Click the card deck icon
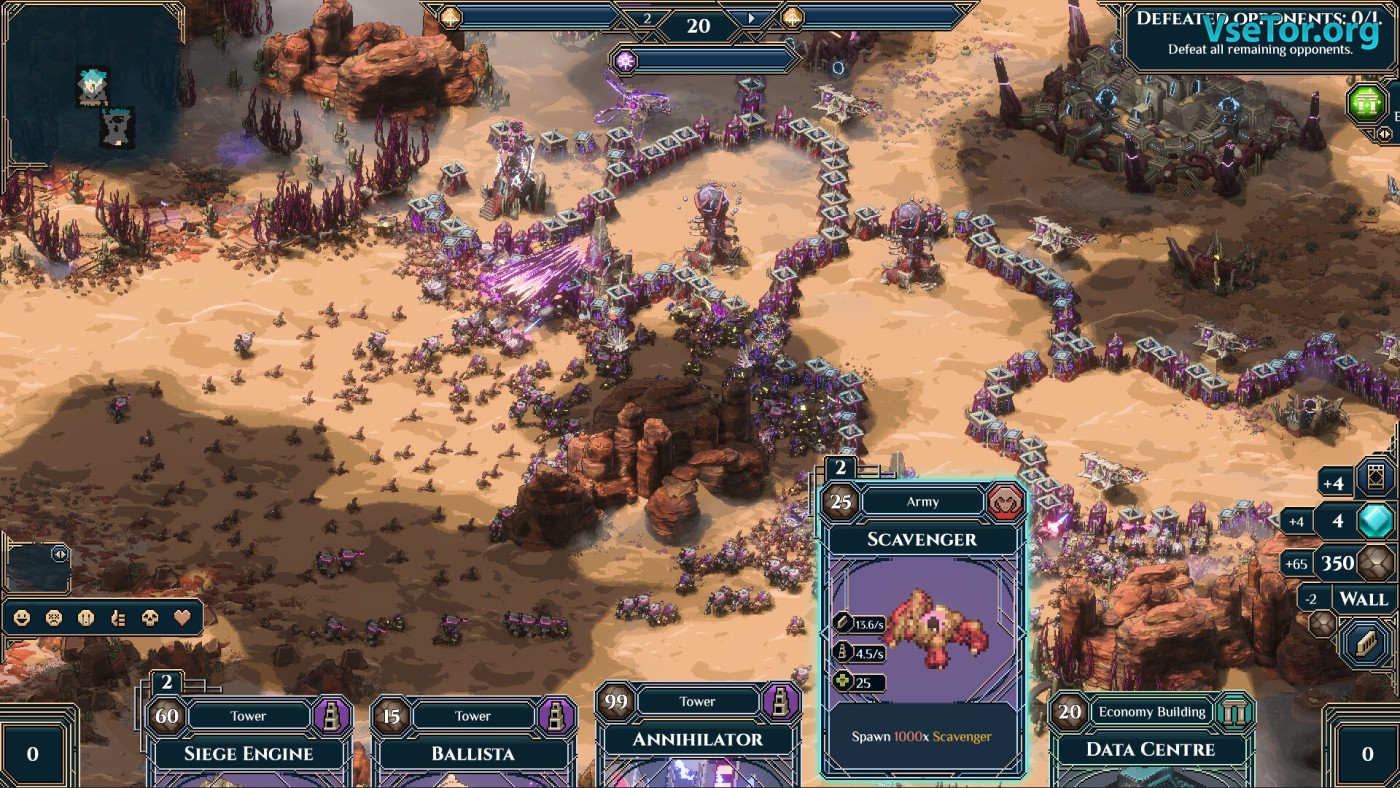 (x=1375, y=480)
